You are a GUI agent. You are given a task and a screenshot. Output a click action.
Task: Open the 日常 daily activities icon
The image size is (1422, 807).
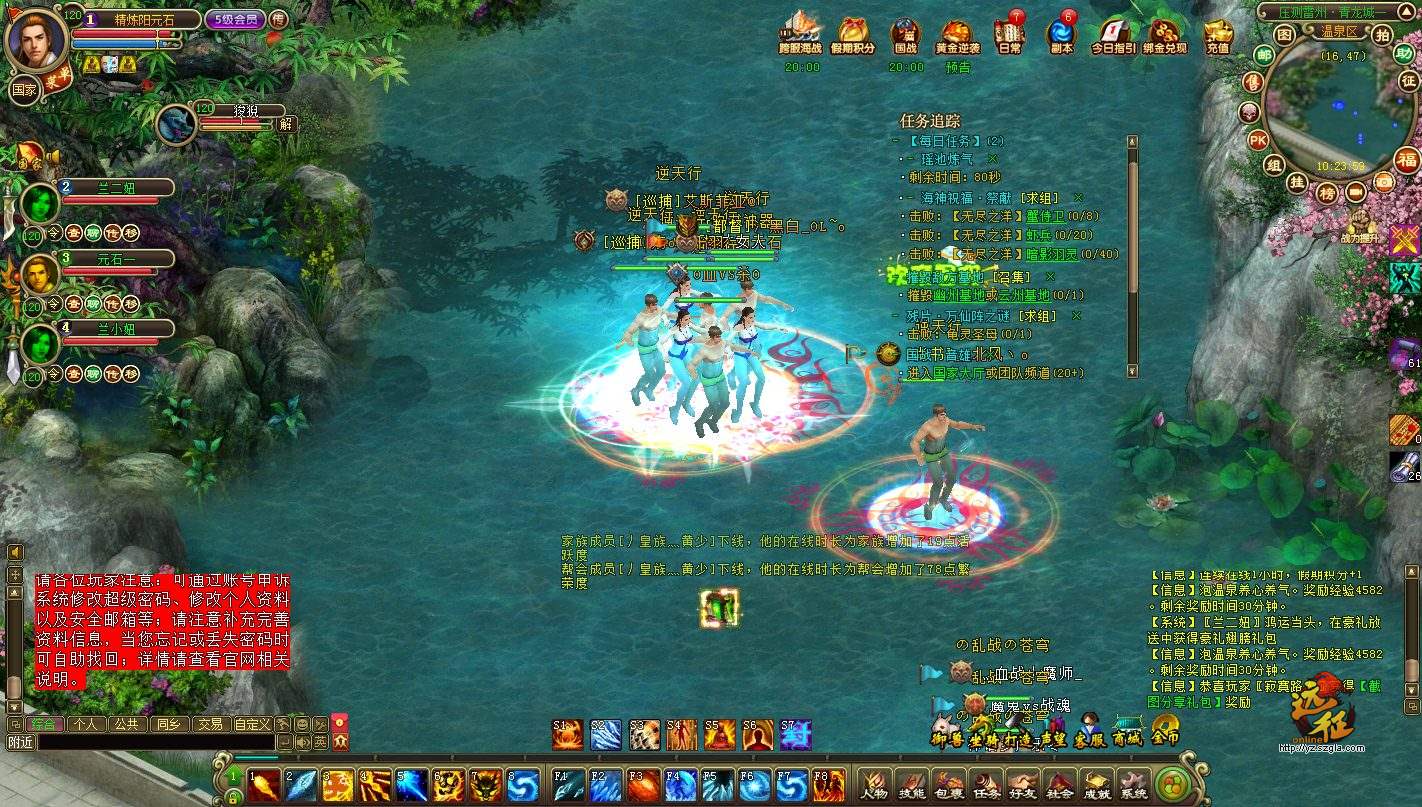1009,32
